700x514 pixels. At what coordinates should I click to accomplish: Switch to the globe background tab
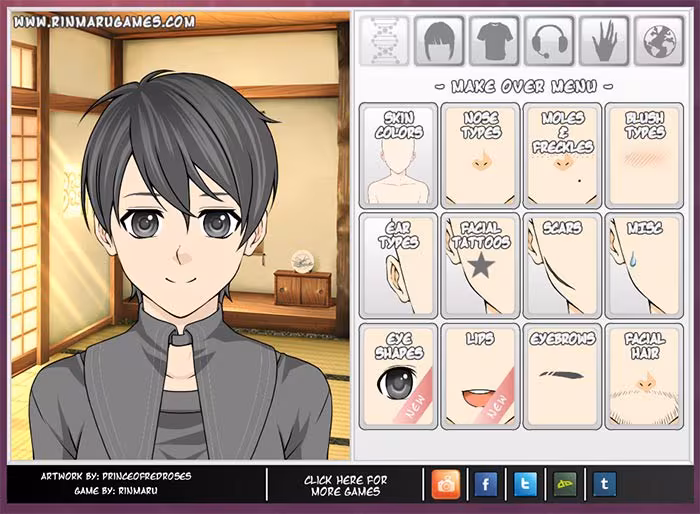658,41
